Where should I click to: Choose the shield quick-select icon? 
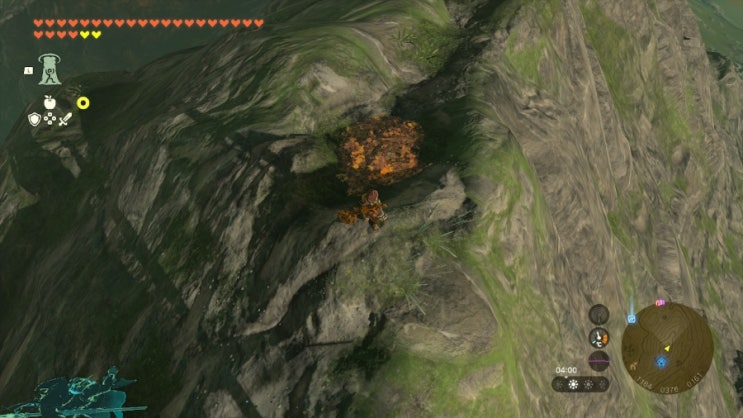[x=33, y=119]
